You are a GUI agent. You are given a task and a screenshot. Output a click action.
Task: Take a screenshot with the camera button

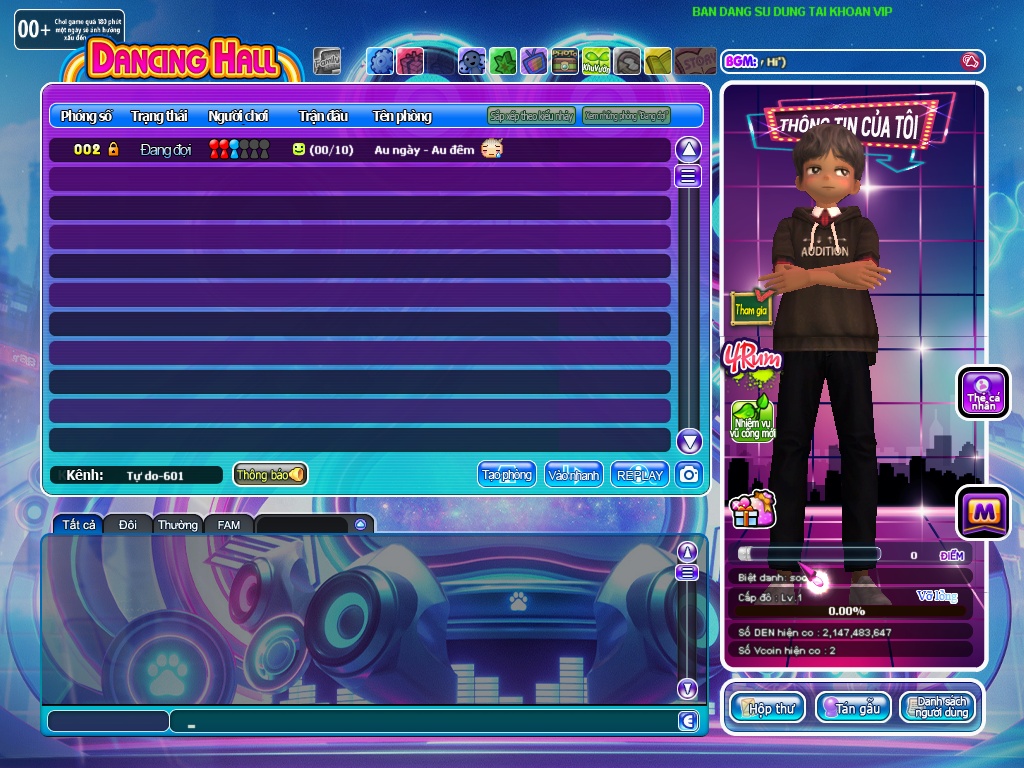pos(688,475)
